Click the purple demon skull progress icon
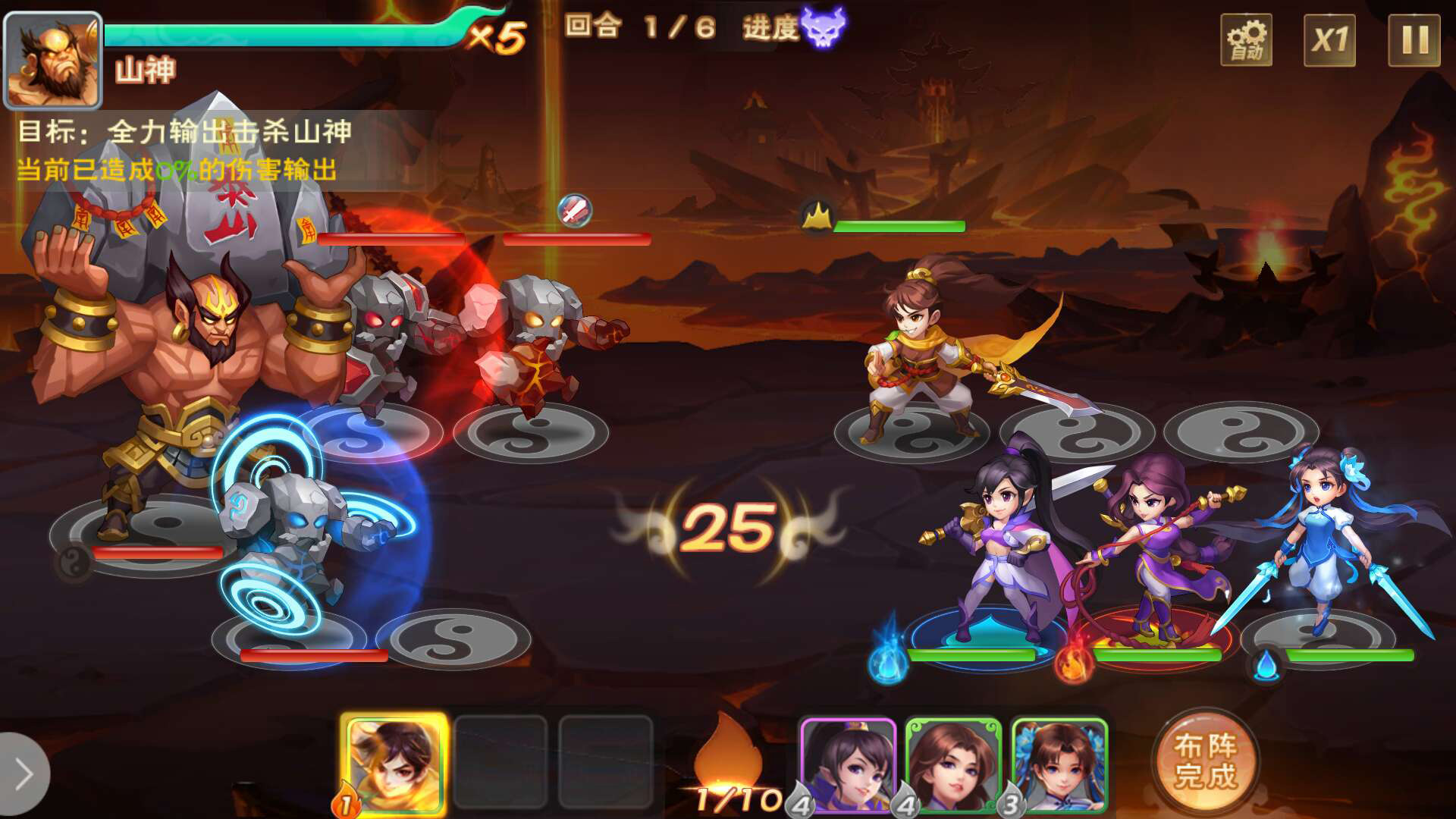1456x819 pixels. [x=823, y=28]
